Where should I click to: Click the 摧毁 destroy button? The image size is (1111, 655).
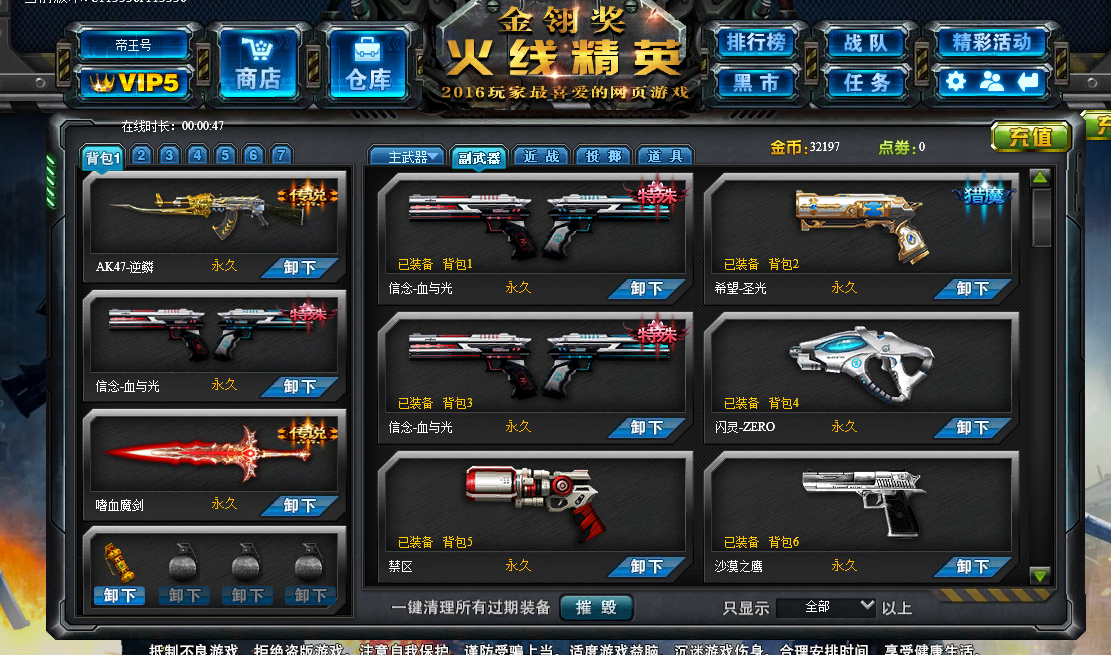pyautogui.click(x=596, y=608)
